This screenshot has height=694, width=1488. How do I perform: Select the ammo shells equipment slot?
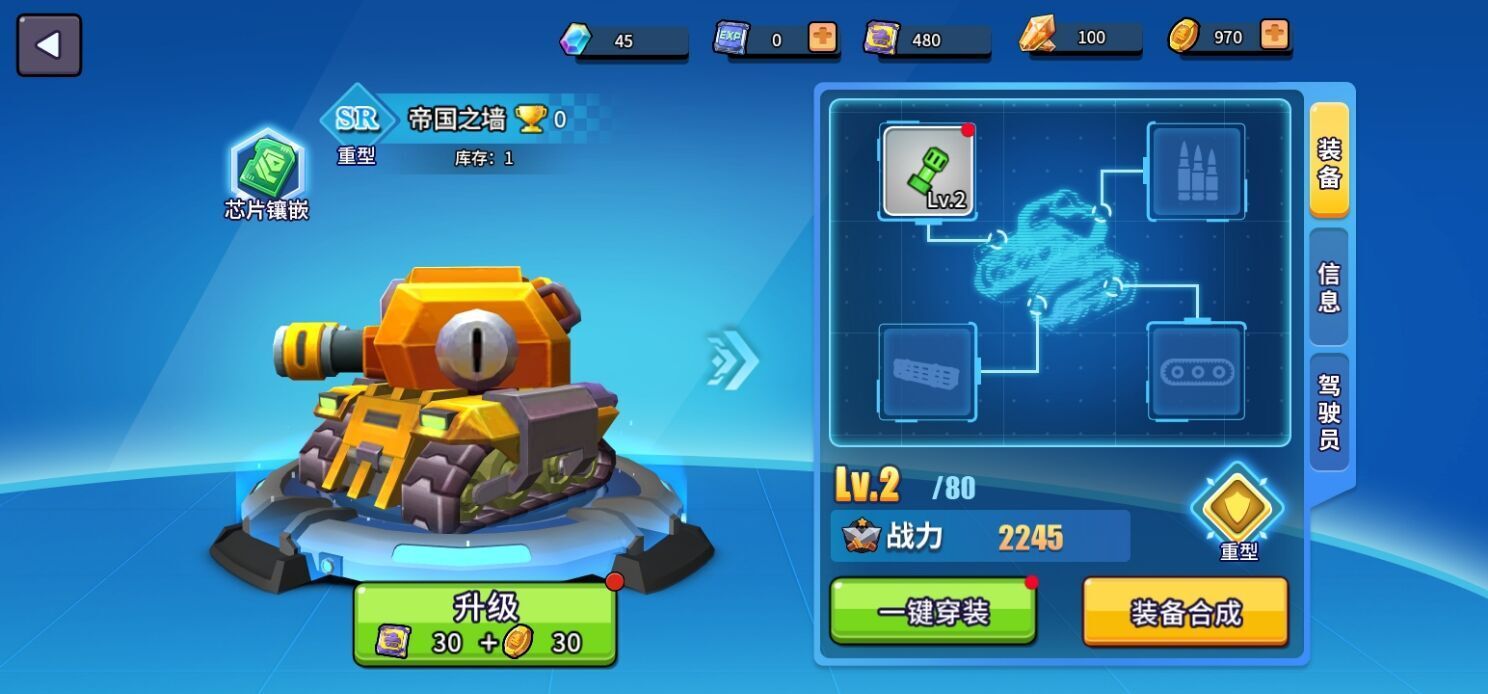1196,172
